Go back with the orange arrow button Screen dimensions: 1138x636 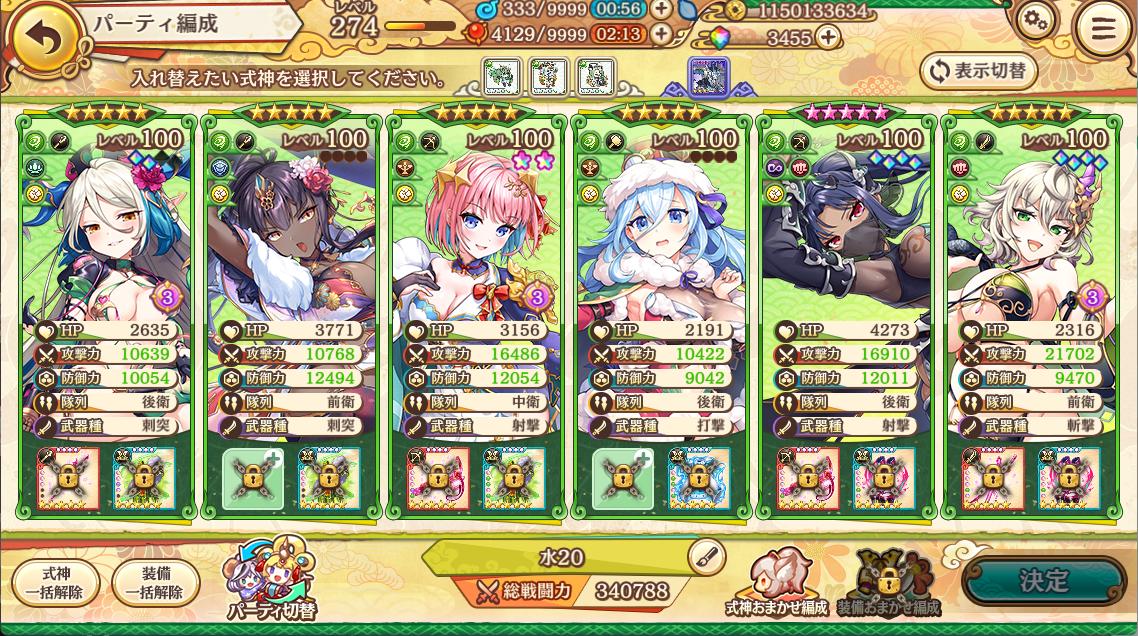point(42,38)
